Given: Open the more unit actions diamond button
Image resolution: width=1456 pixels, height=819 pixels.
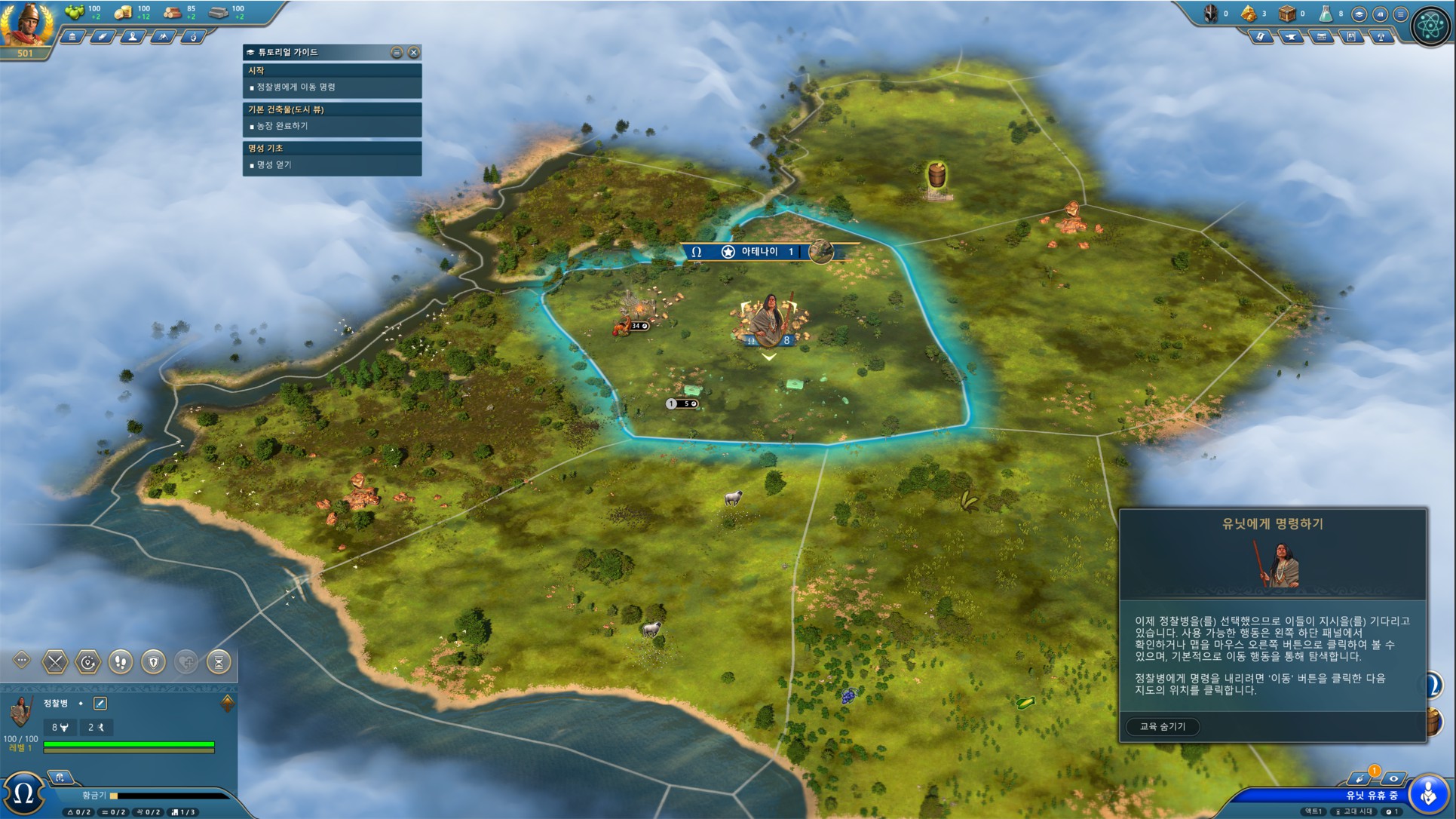Looking at the screenshot, I should pos(21,661).
